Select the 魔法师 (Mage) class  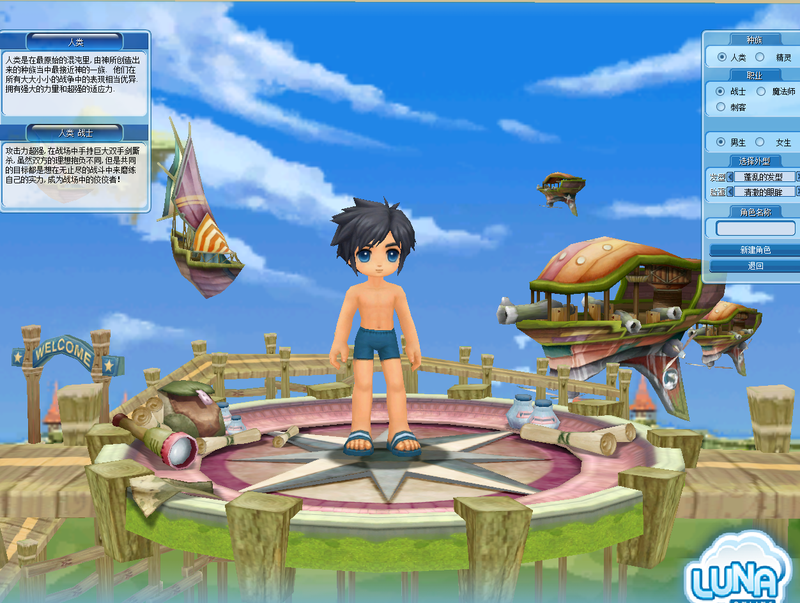coord(760,91)
